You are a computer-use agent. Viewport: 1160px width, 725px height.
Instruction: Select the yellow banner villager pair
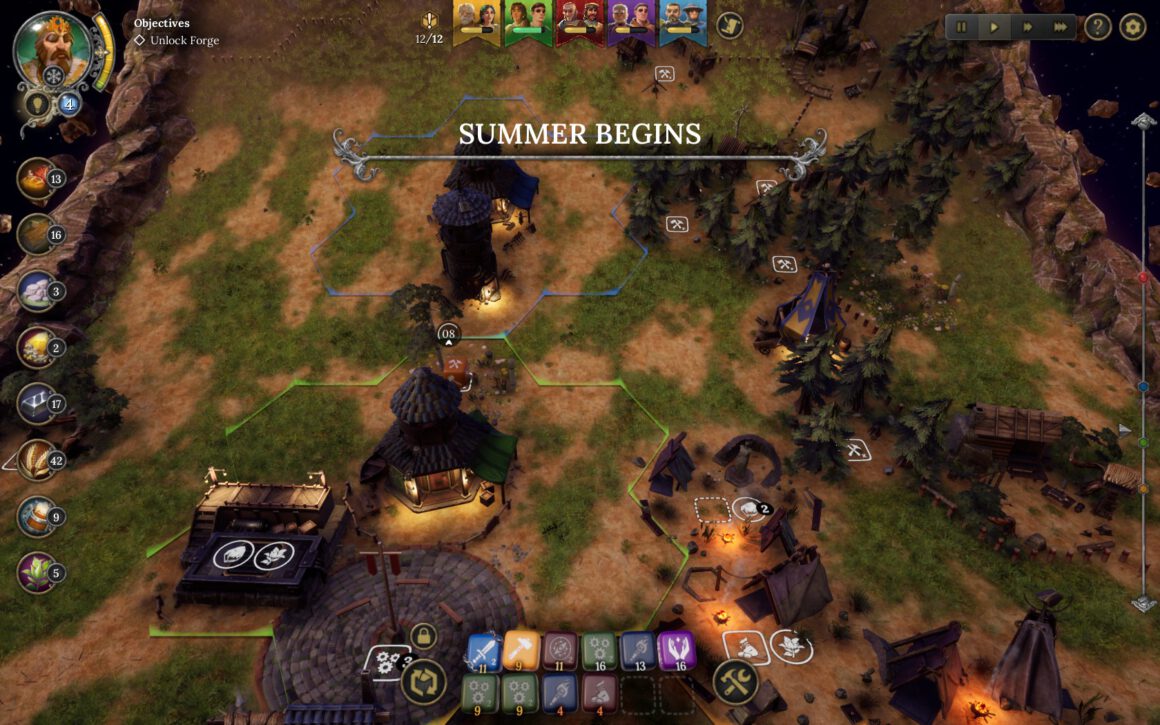coord(476,22)
